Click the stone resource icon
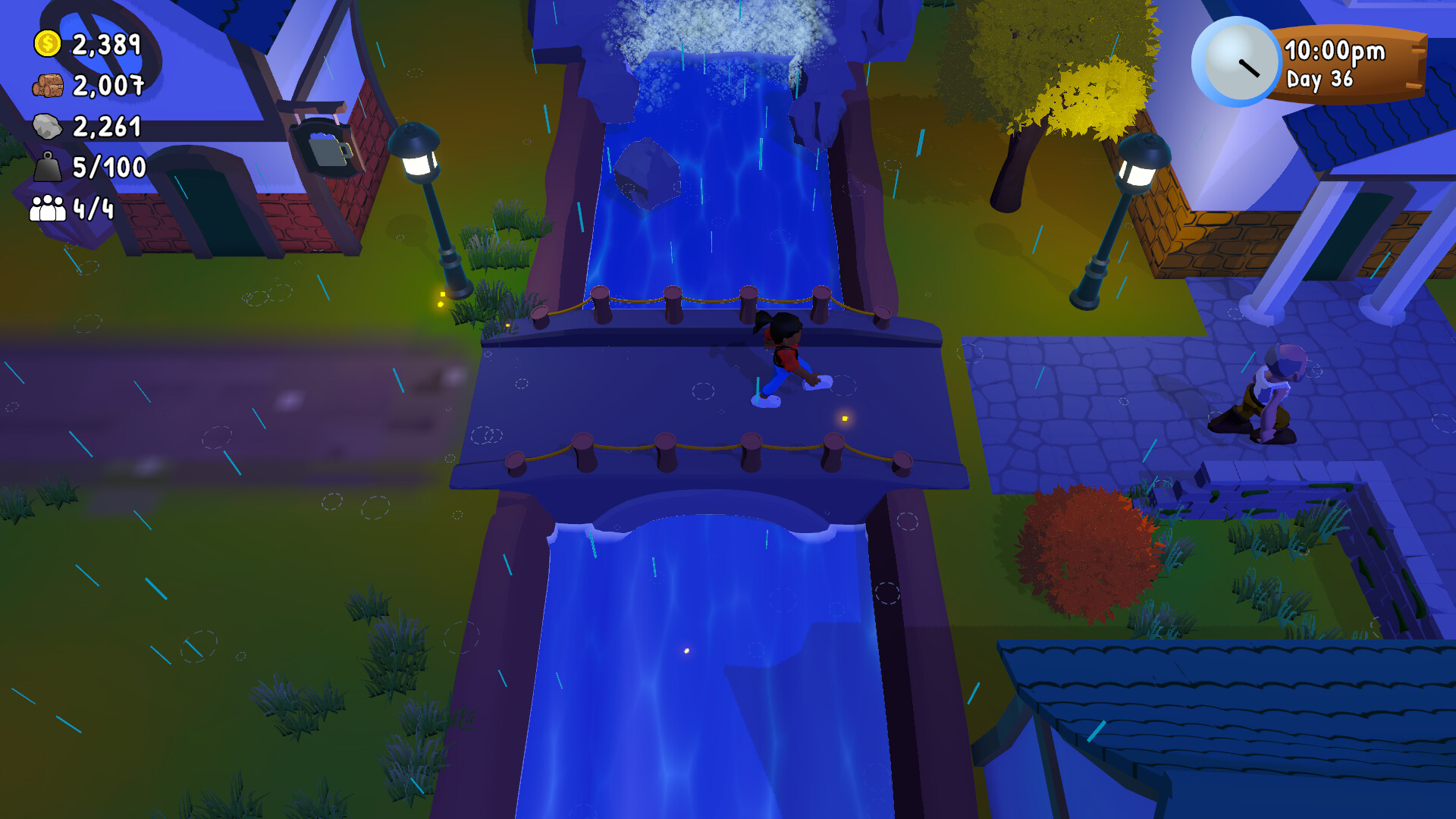Image resolution: width=1456 pixels, height=819 pixels. 47,127
